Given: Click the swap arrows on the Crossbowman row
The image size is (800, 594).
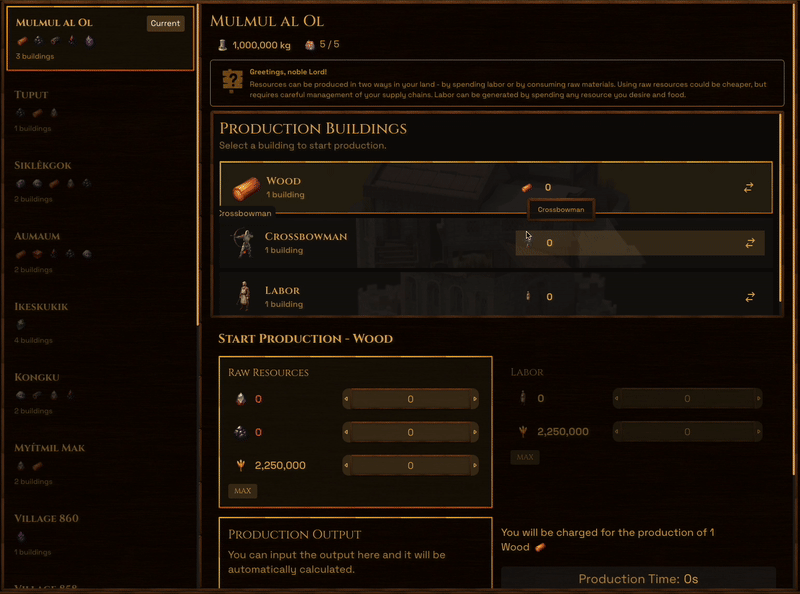Looking at the screenshot, I should (749, 243).
